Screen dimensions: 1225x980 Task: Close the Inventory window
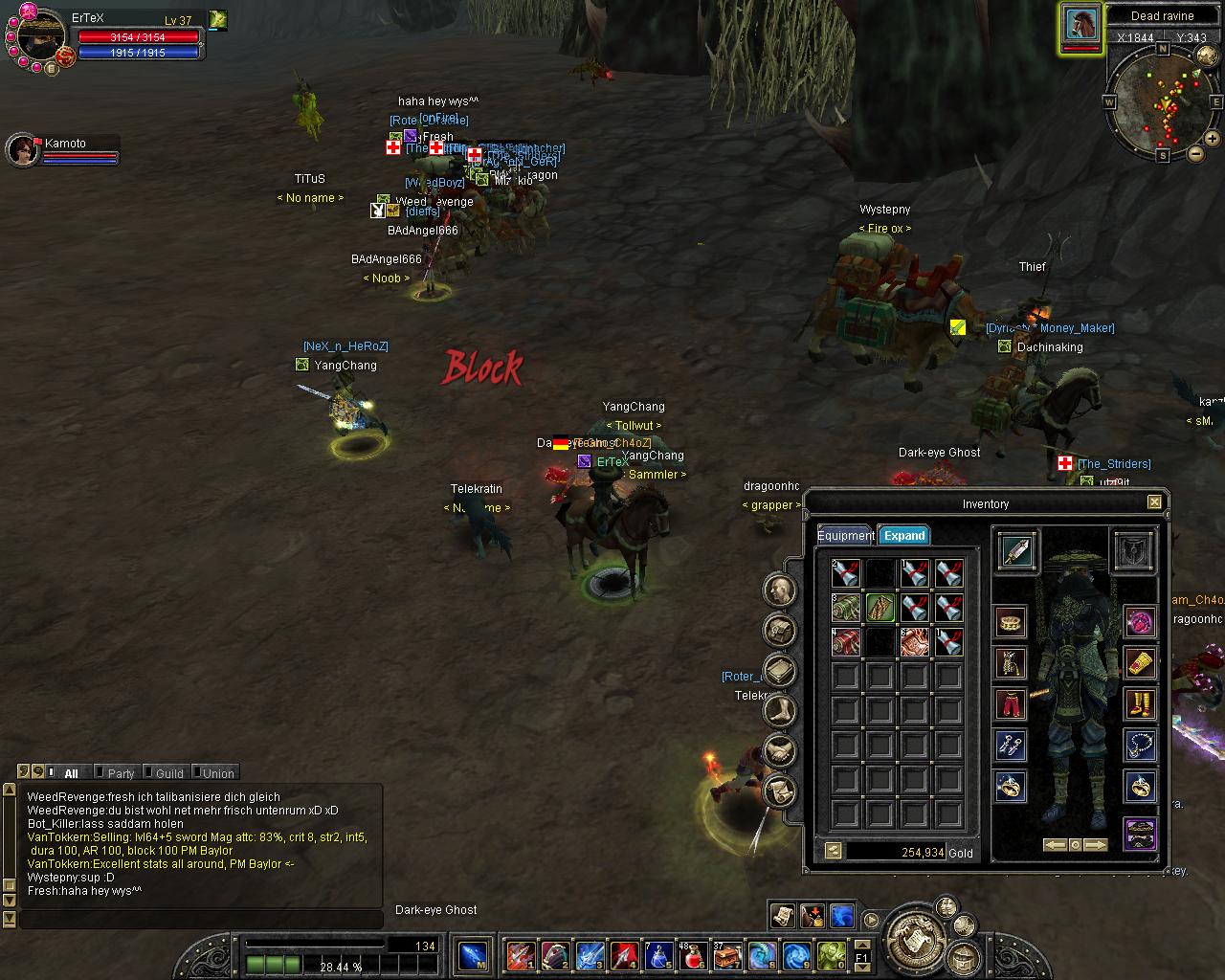pyautogui.click(x=1154, y=502)
